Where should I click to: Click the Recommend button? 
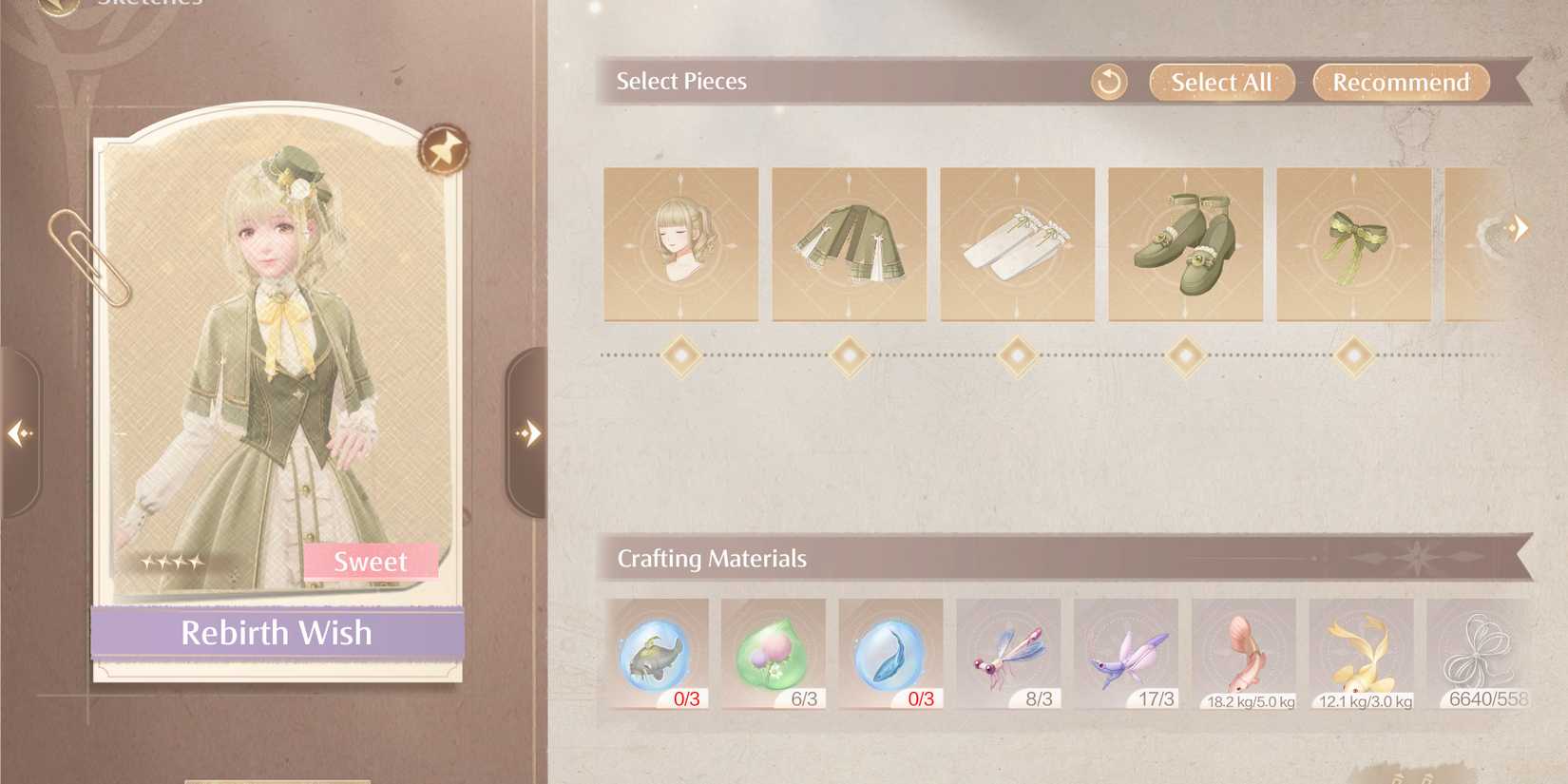1400,82
